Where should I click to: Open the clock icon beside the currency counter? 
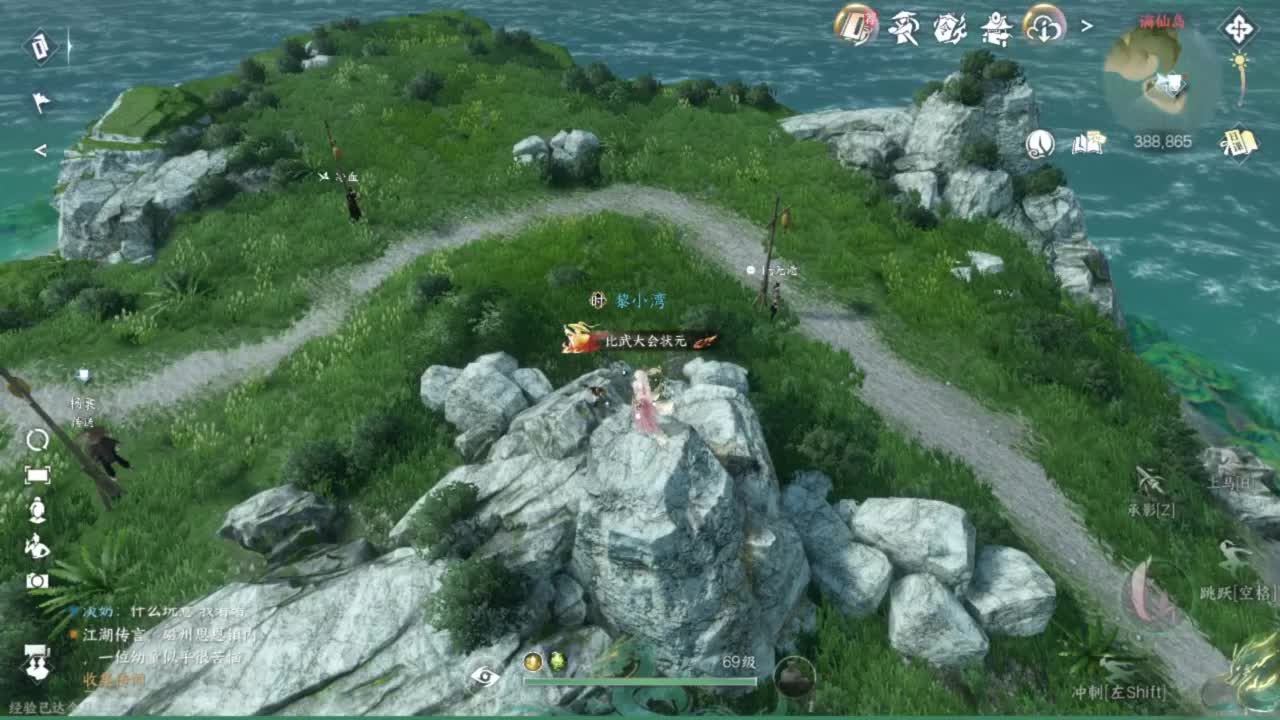pyautogui.click(x=1038, y=145)
